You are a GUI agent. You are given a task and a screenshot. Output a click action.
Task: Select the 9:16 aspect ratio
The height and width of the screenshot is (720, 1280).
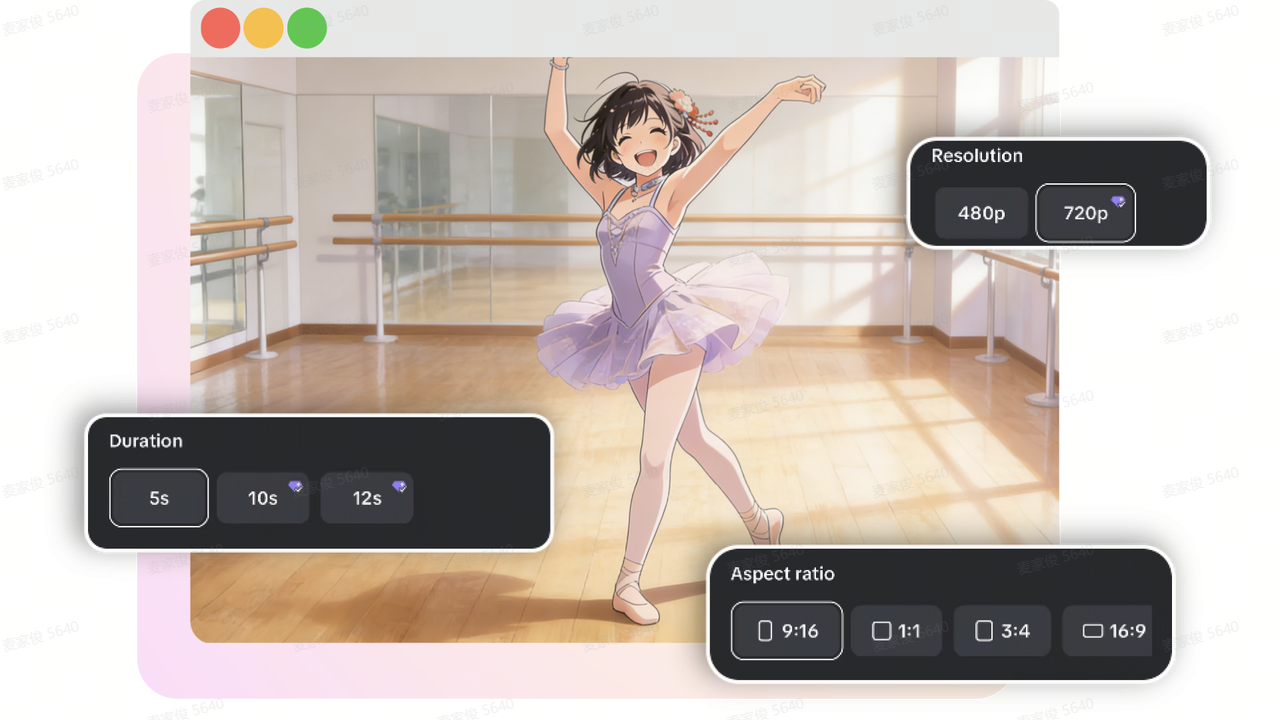787,631
